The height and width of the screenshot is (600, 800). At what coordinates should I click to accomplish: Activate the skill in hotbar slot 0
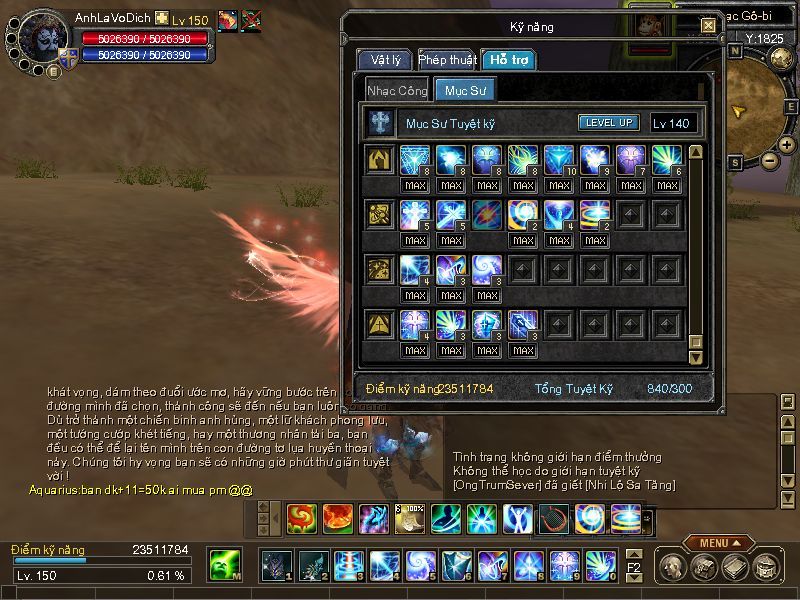coord(599,566)
